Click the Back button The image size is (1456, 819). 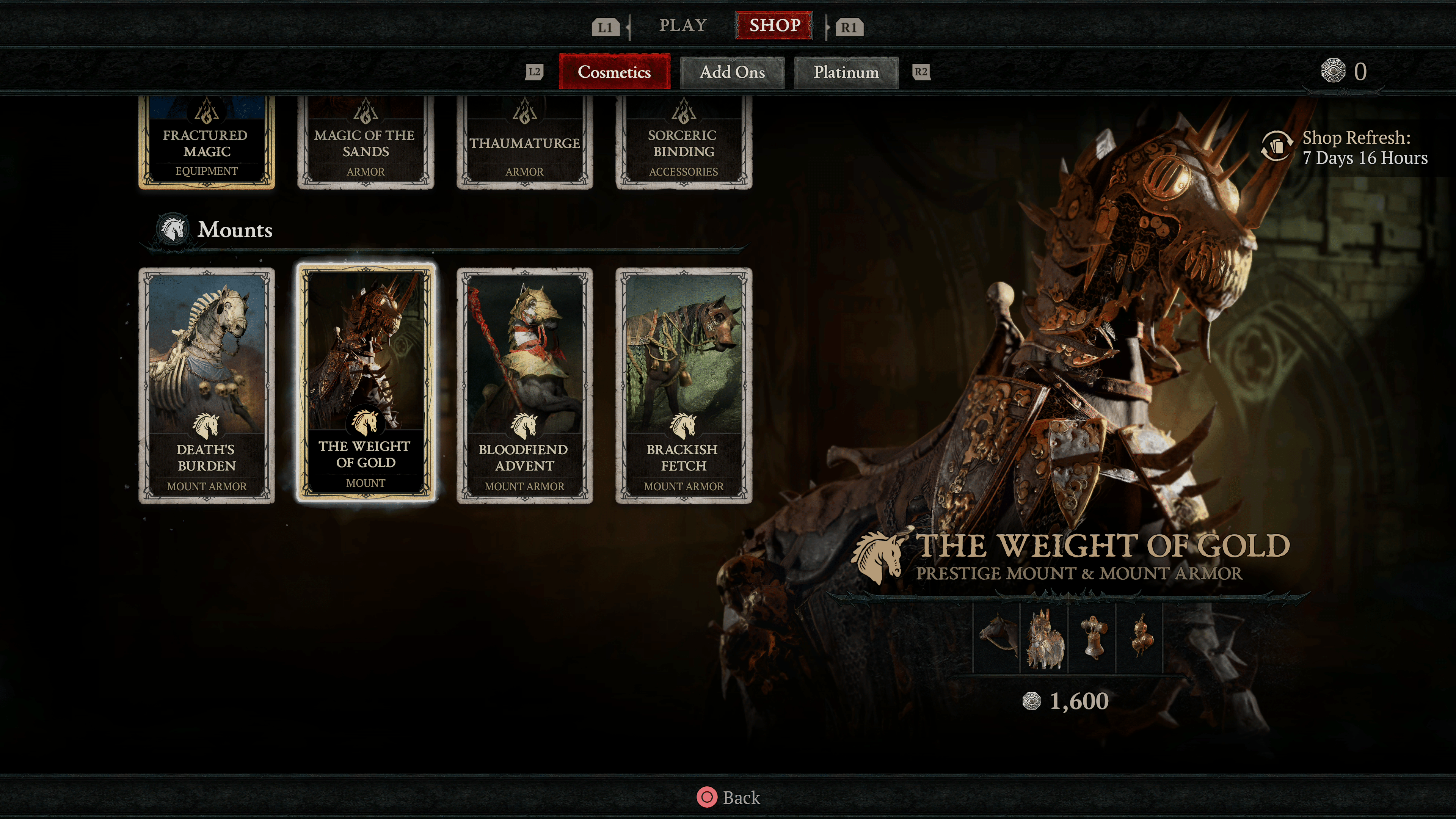click(729, 797)
